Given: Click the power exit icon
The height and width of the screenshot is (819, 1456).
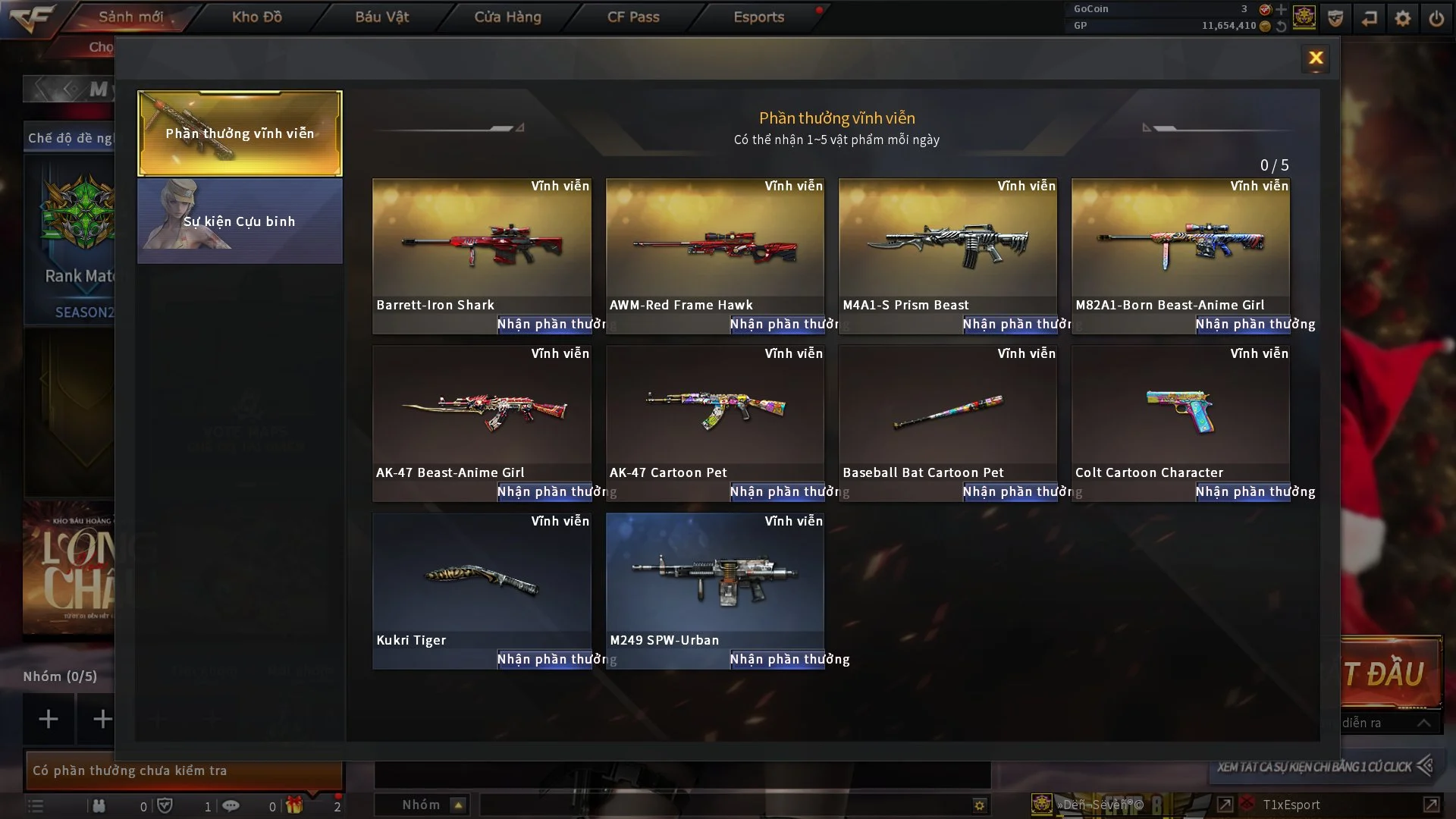Looking at the screenshot, I should pos(1436,18).
